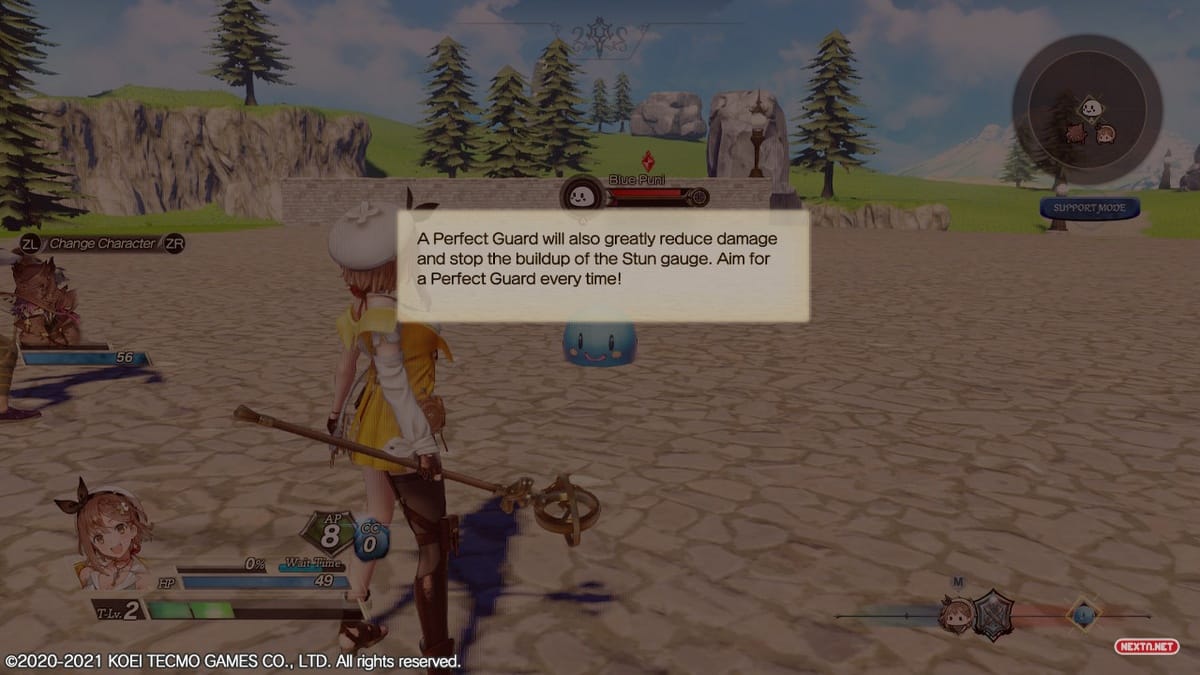Click the Support Mode button

1089,208
